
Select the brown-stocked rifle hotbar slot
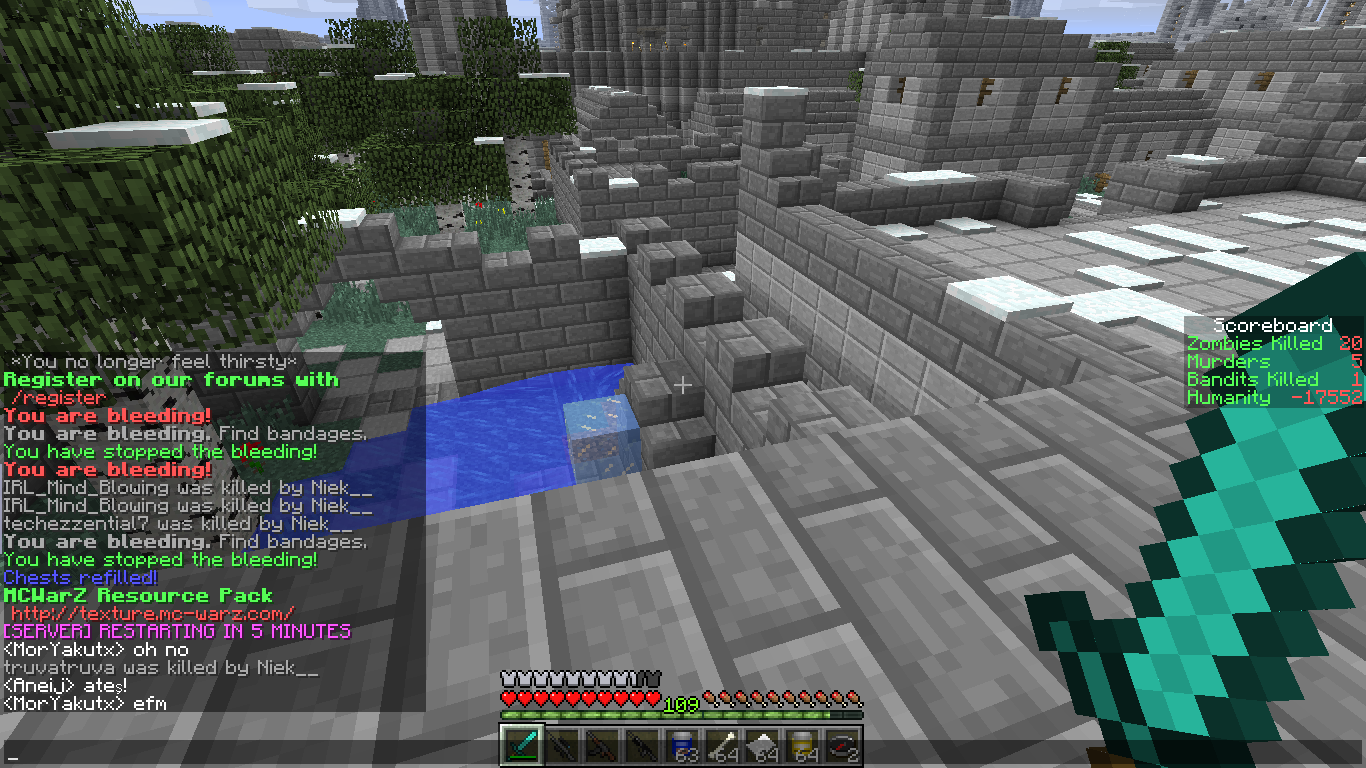coord(602,745)
